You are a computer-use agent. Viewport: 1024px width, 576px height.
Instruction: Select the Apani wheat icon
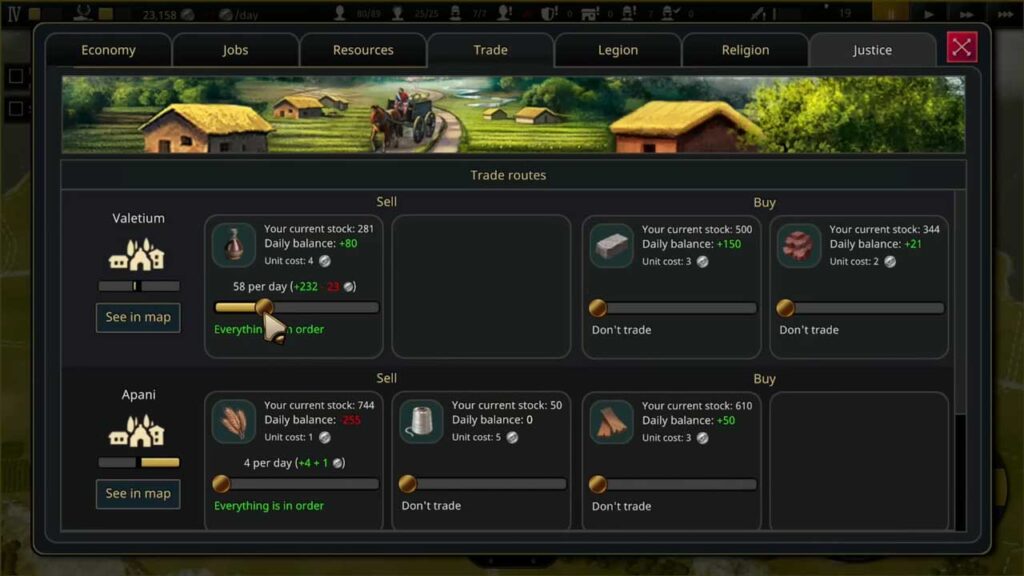click(234, 421)
